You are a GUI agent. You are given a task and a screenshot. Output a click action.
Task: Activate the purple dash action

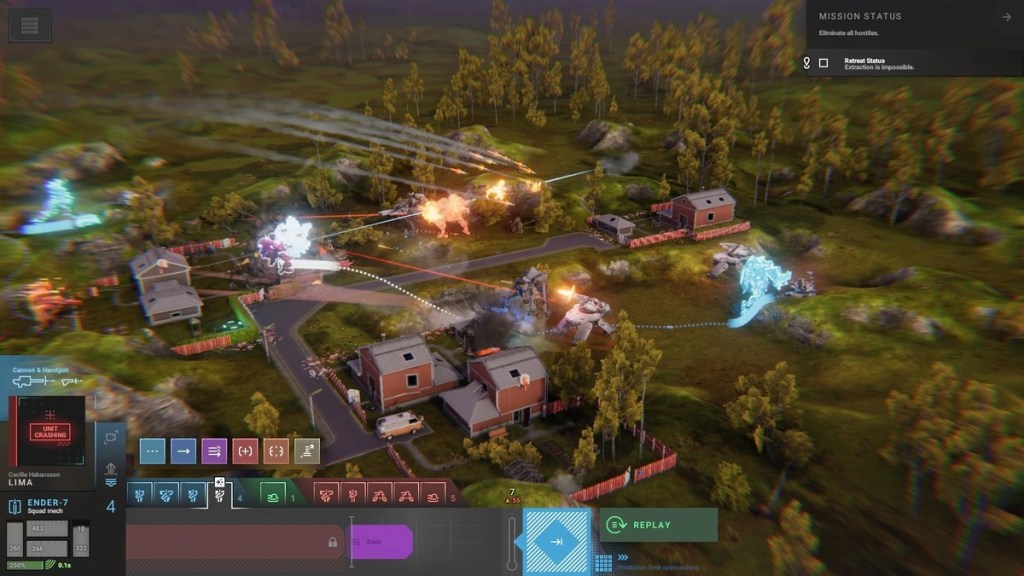pos(214,451)
